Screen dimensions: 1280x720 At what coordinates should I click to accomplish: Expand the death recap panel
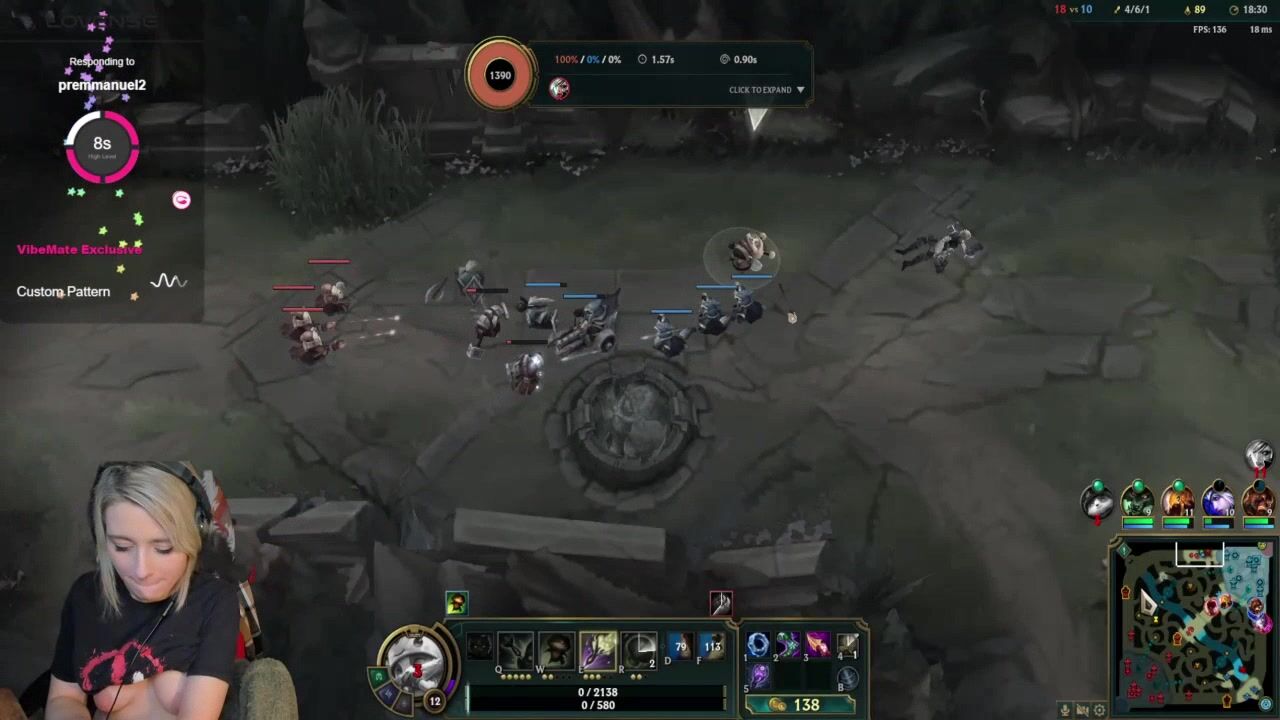point(766,90)
